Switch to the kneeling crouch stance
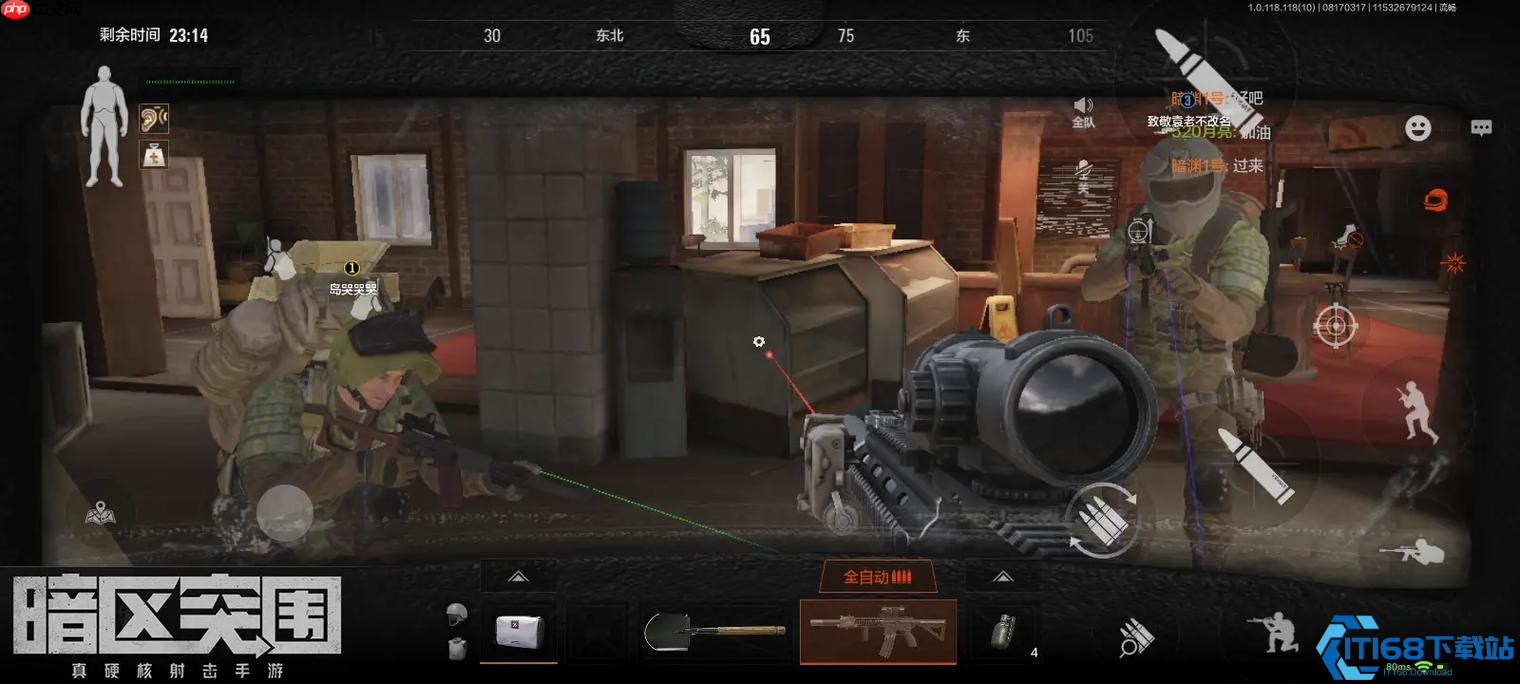 point(1271,634)
